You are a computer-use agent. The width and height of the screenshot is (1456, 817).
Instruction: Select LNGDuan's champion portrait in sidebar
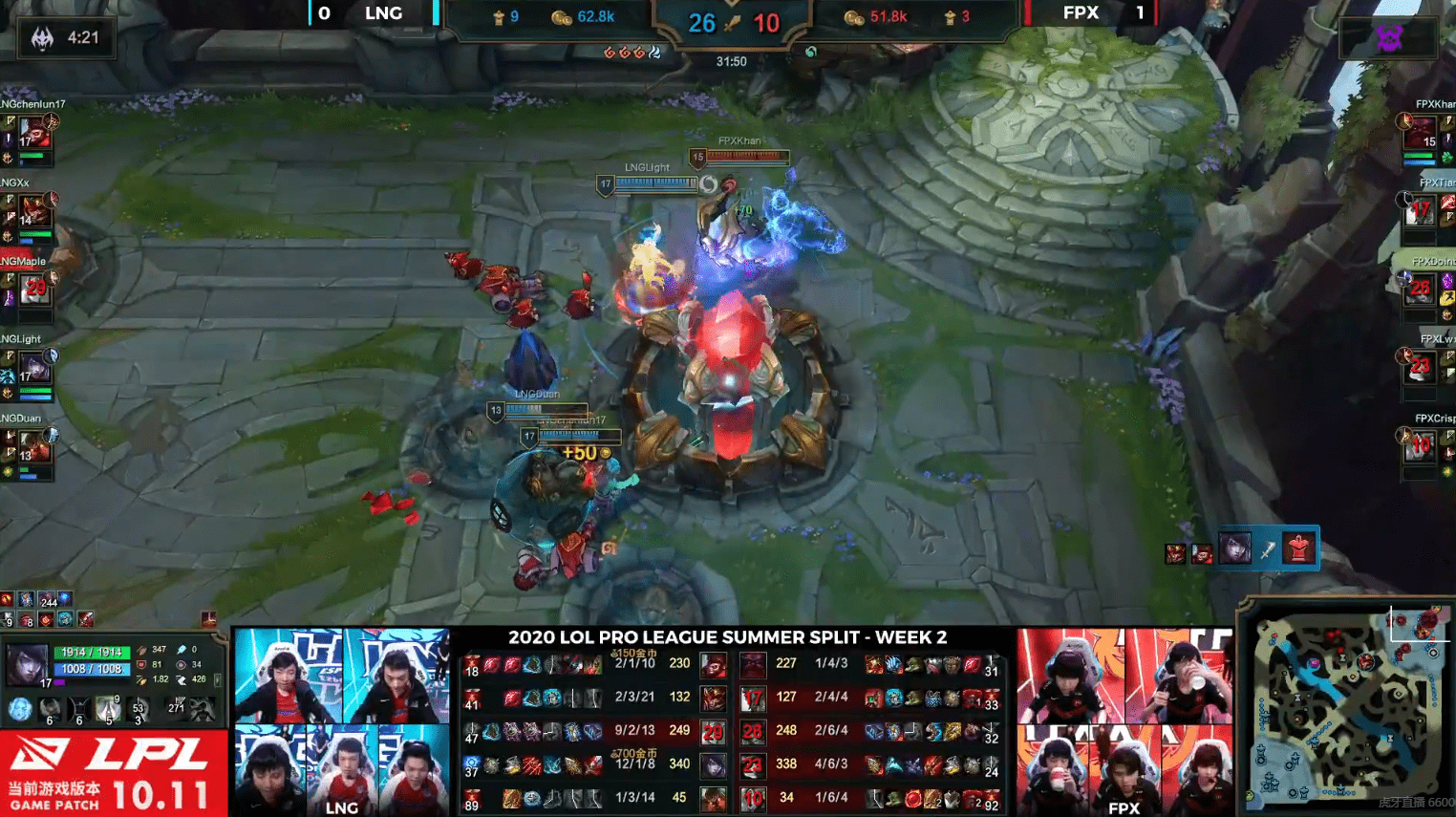point(34,446)
